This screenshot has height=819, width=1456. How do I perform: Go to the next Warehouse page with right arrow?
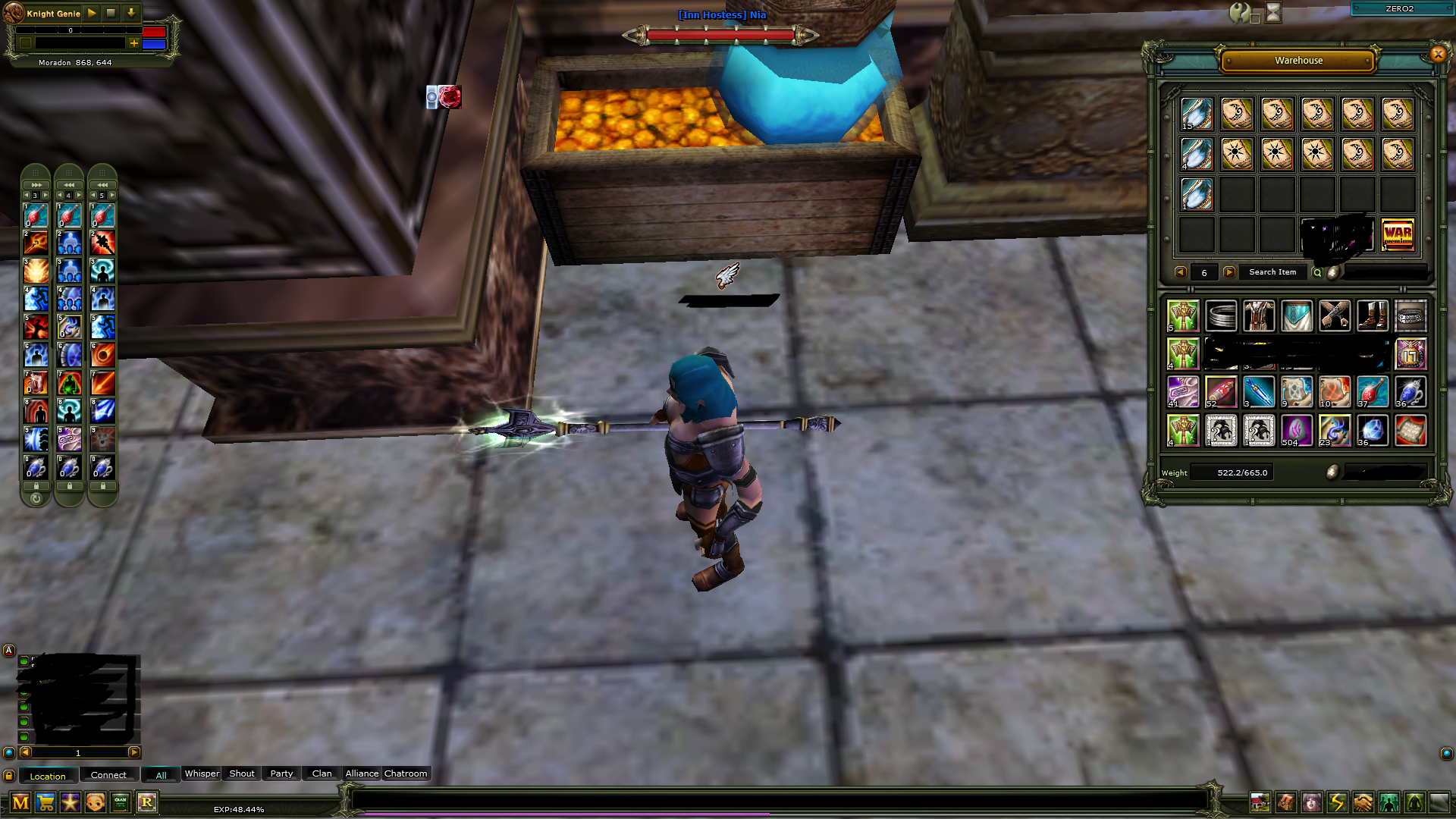[x=1230, y=272]
